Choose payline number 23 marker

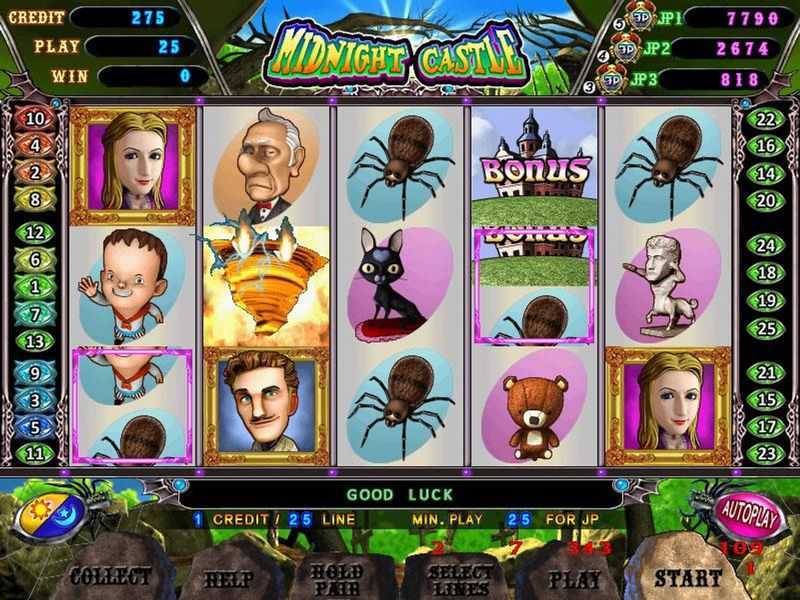[767, 453]
